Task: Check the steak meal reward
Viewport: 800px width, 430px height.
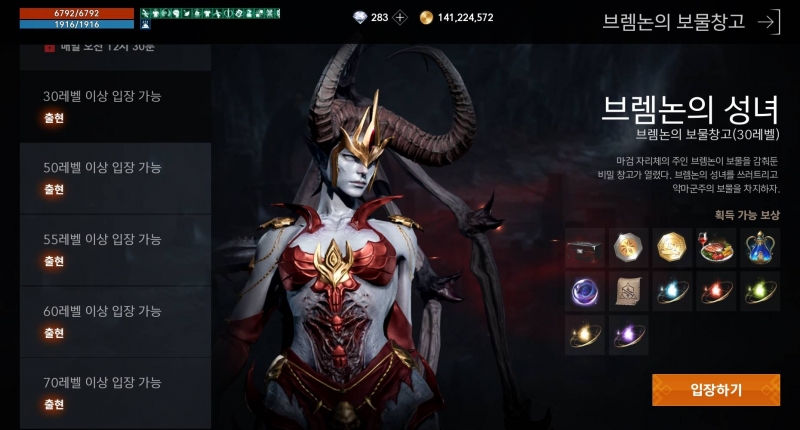Action: pos(716,248)
